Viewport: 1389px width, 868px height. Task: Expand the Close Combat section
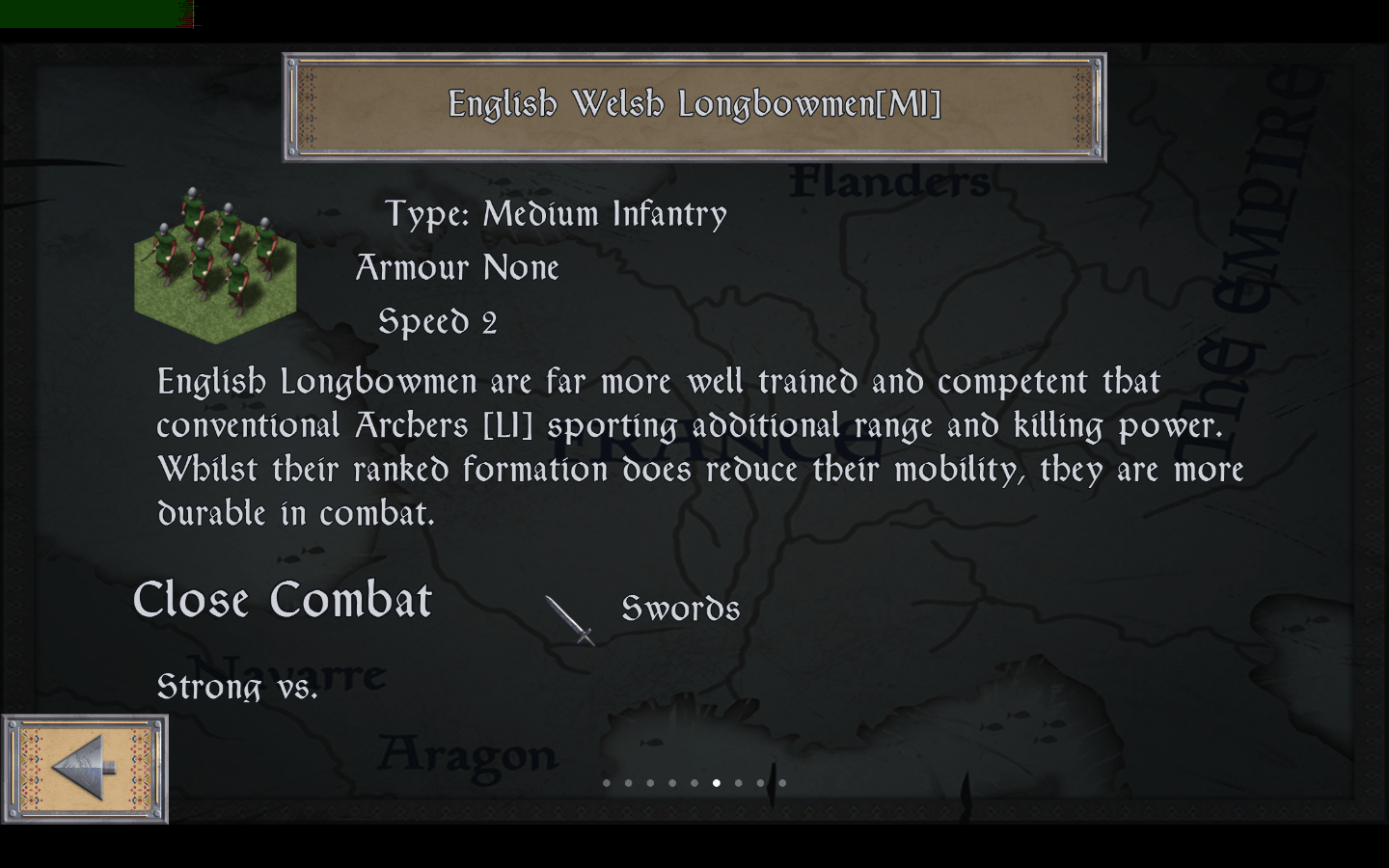tap(283, 600)
